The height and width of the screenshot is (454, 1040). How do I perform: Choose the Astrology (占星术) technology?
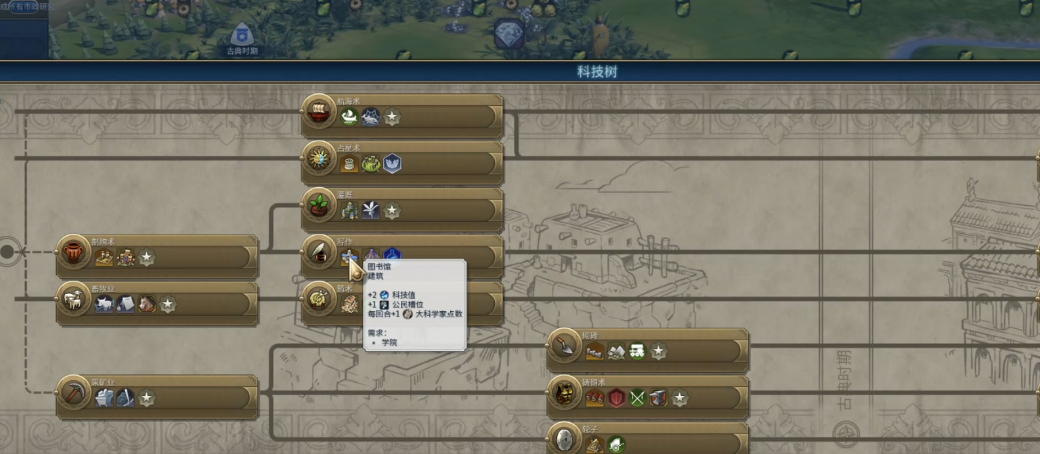(x=440, y=161)
